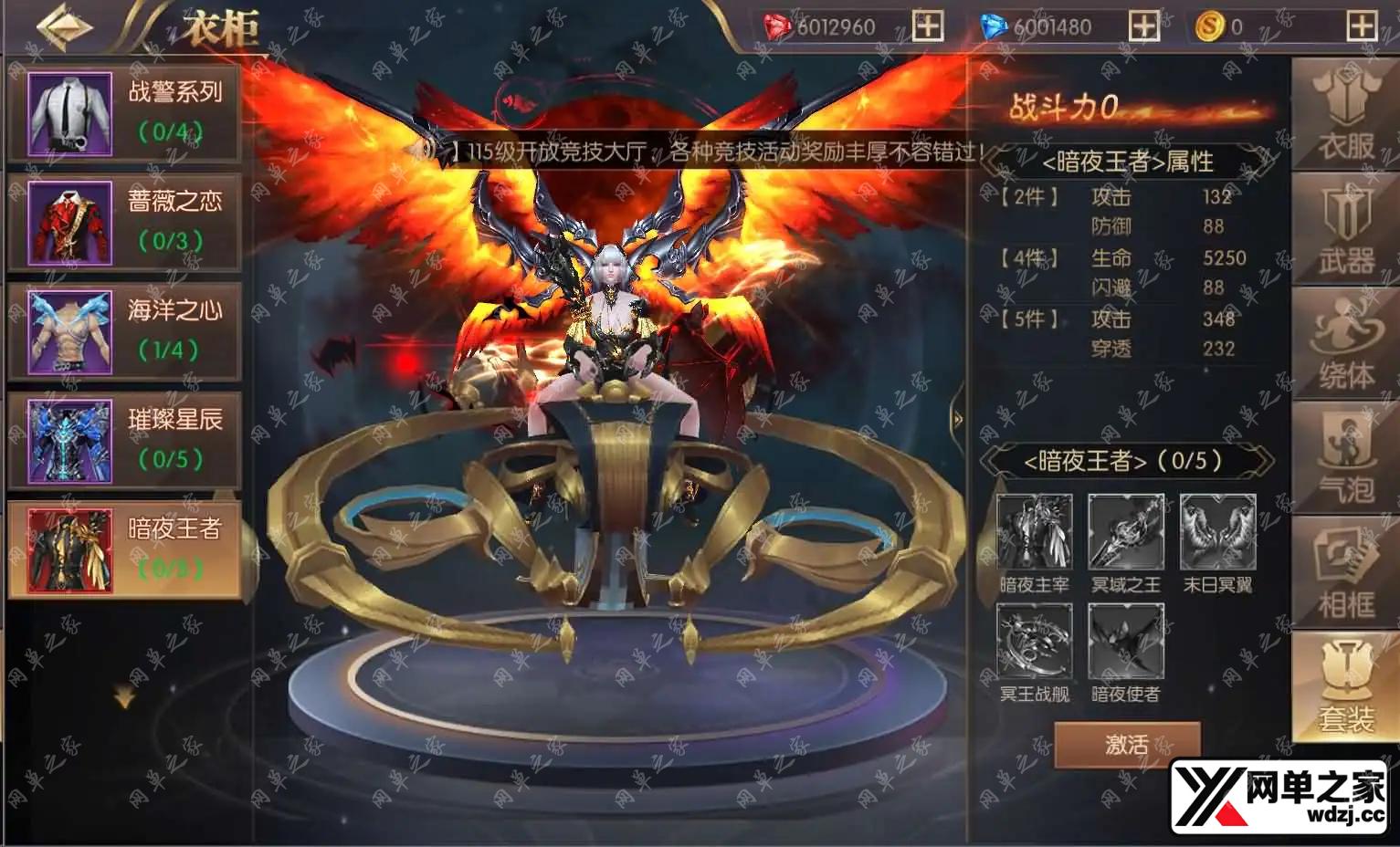Open the 海洋之心 outfit set

124,332
